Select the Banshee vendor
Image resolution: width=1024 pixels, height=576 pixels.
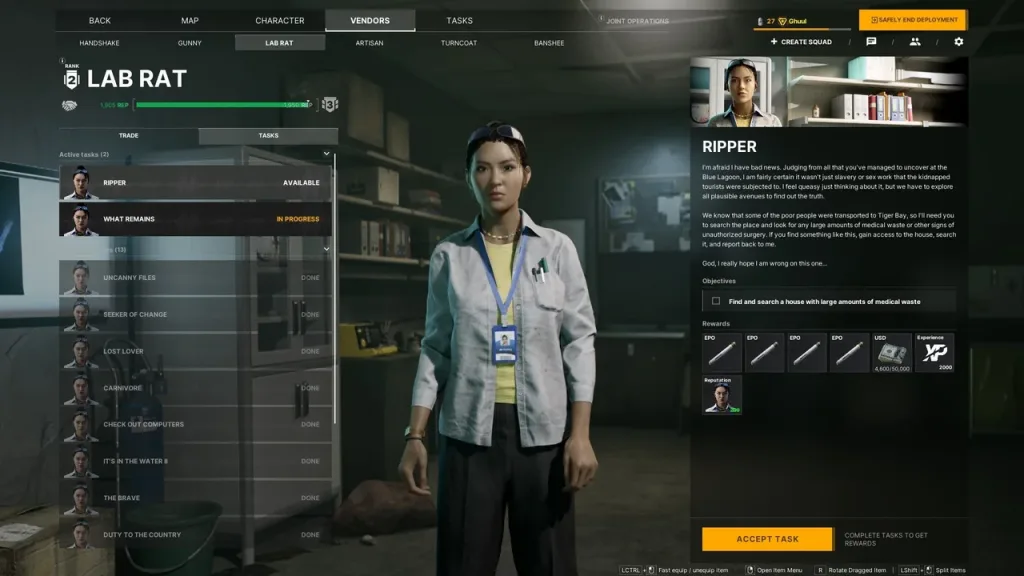point(549,43)
